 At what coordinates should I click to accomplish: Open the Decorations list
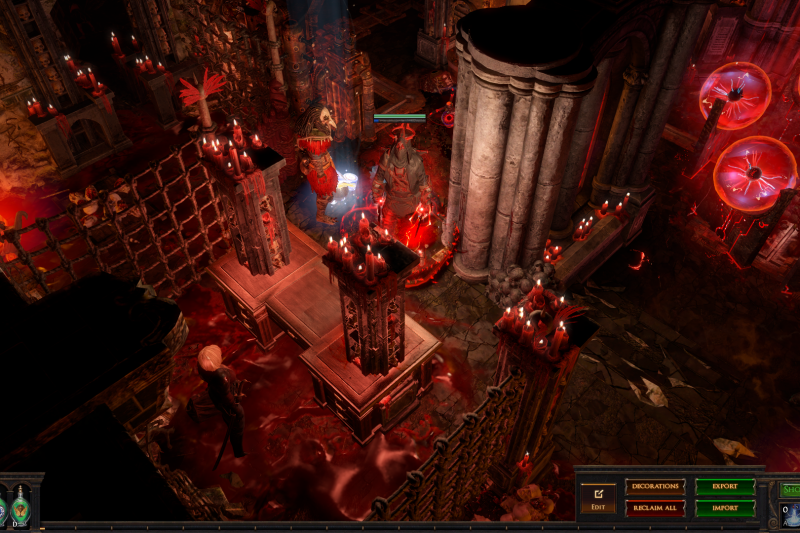click(x=655, y=486)
